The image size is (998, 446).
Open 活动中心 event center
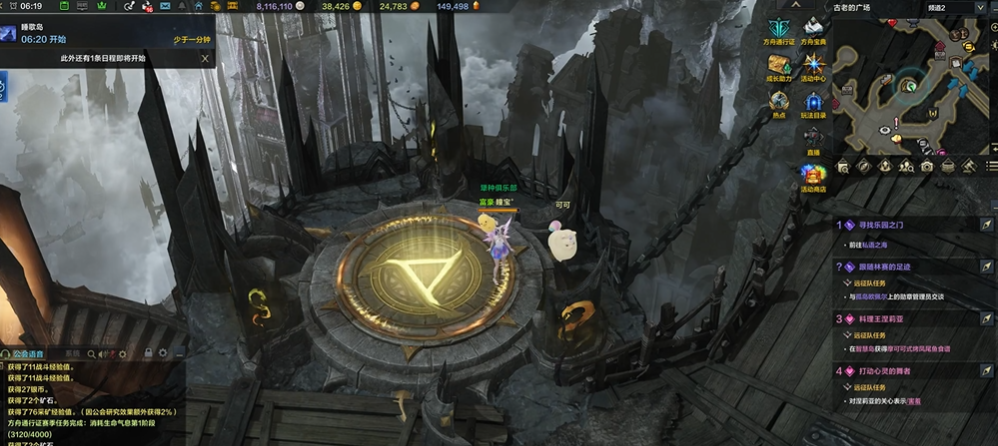814,66
